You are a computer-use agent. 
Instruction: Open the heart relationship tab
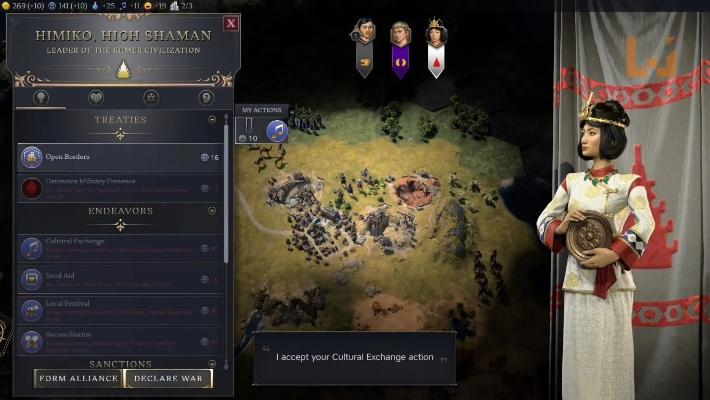96,98
